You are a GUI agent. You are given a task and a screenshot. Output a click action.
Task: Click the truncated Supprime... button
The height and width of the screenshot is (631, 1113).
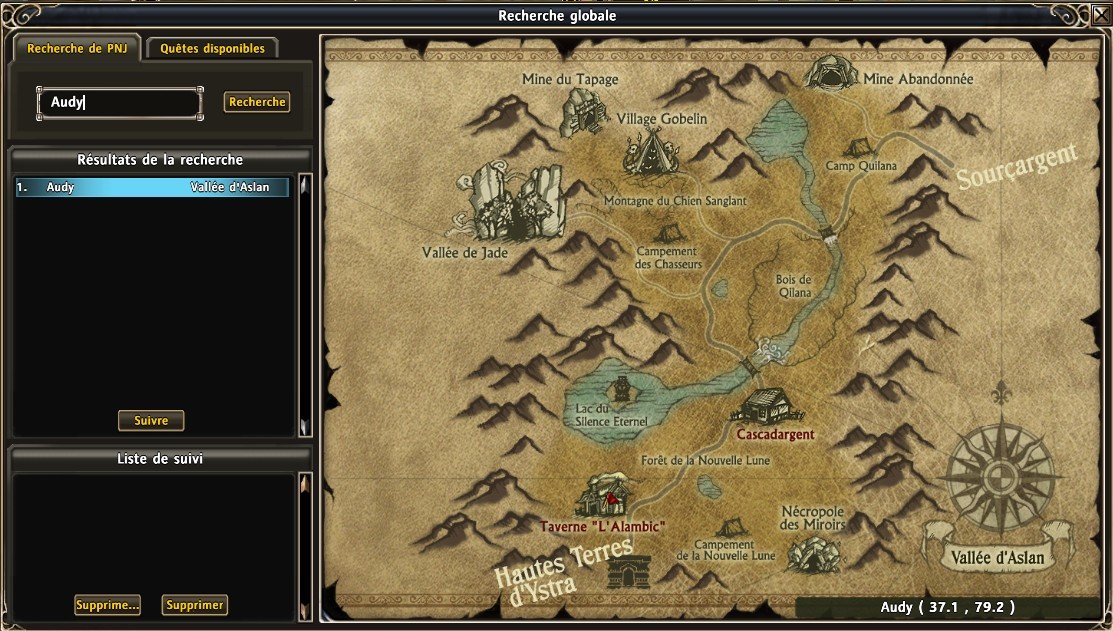(x=107, y=605)
